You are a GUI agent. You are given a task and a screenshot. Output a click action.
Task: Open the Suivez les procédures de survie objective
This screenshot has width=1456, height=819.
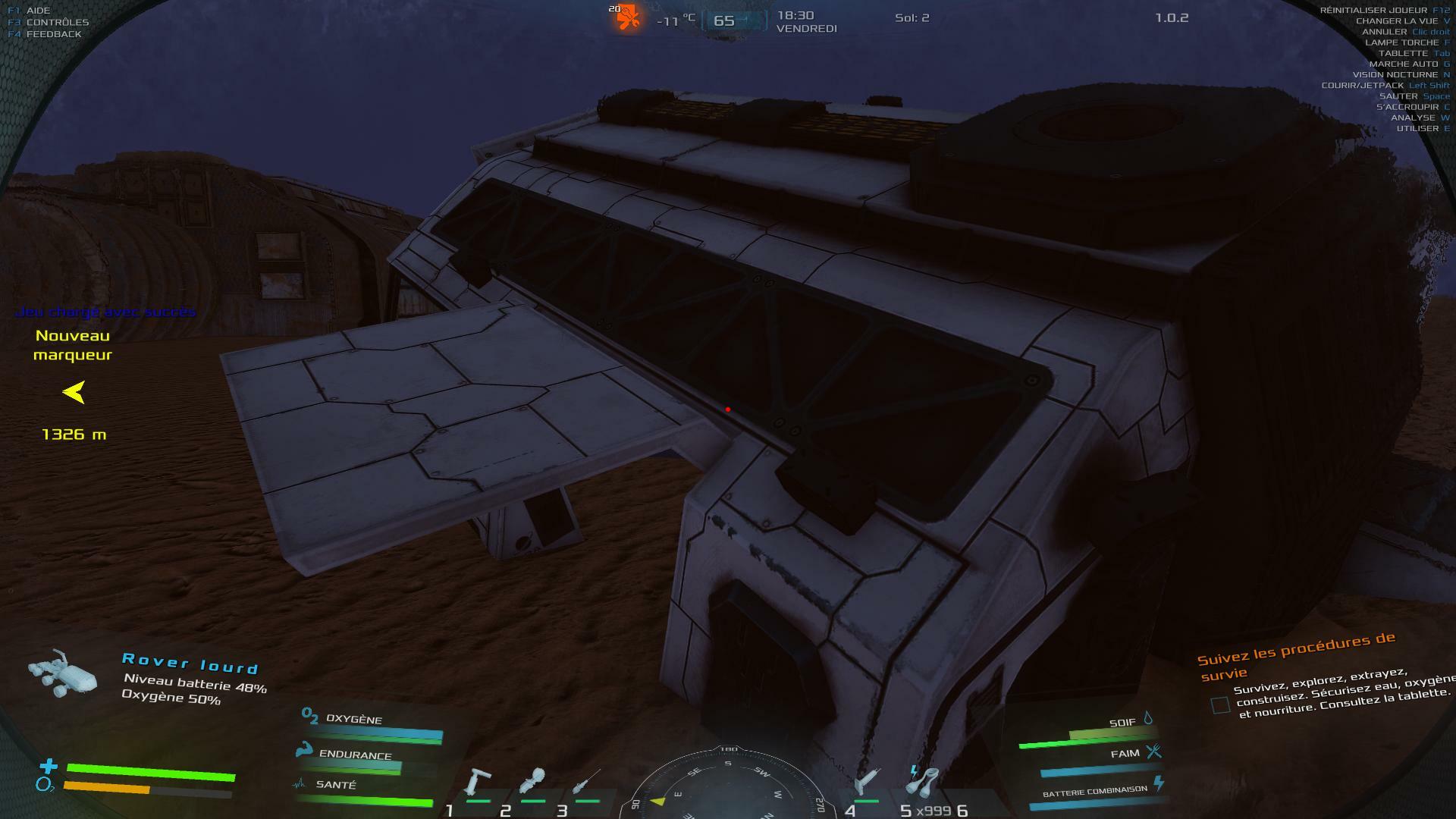[1296, 655]
